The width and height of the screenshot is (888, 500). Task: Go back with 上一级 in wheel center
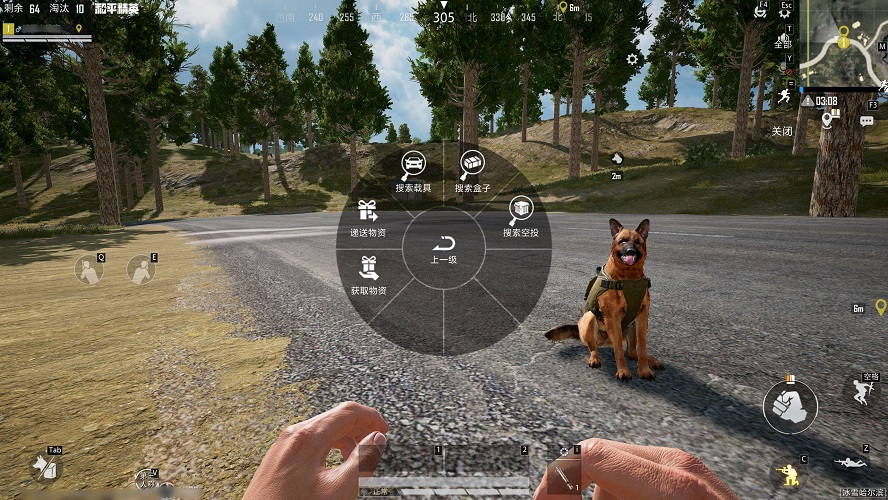coord(444,250)
